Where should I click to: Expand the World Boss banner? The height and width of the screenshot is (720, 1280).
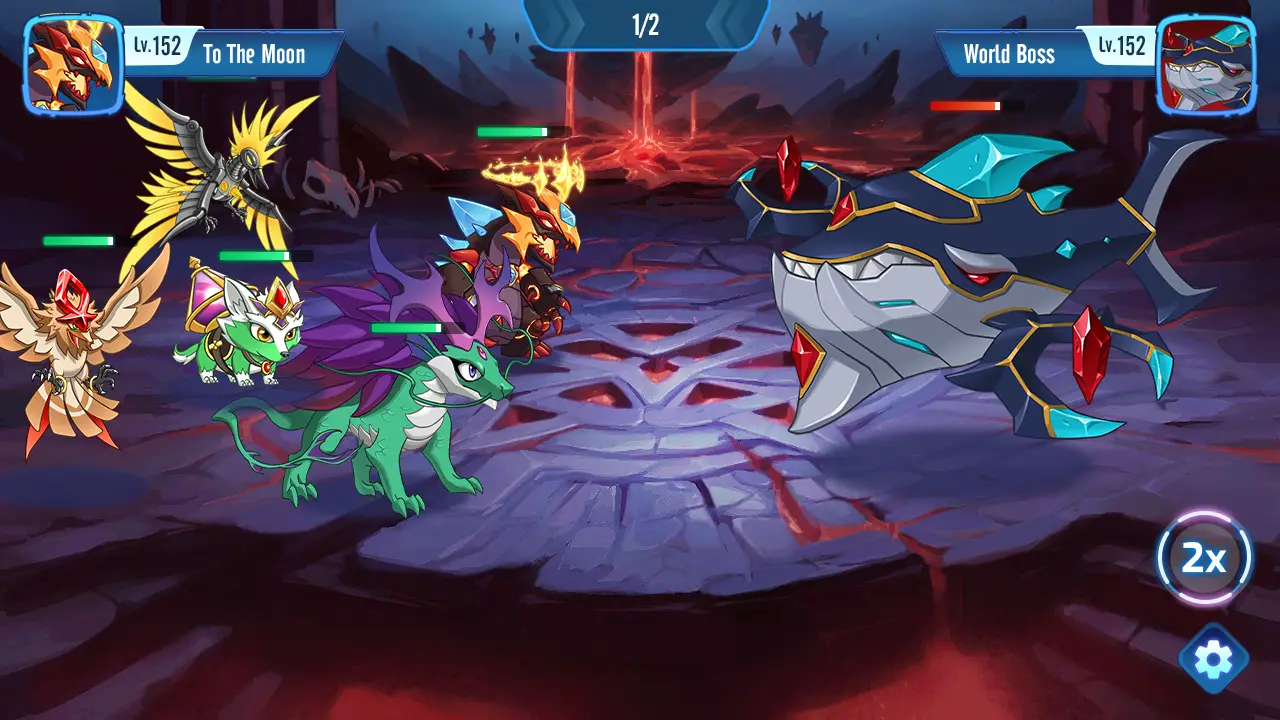(x=1007, y=54)
